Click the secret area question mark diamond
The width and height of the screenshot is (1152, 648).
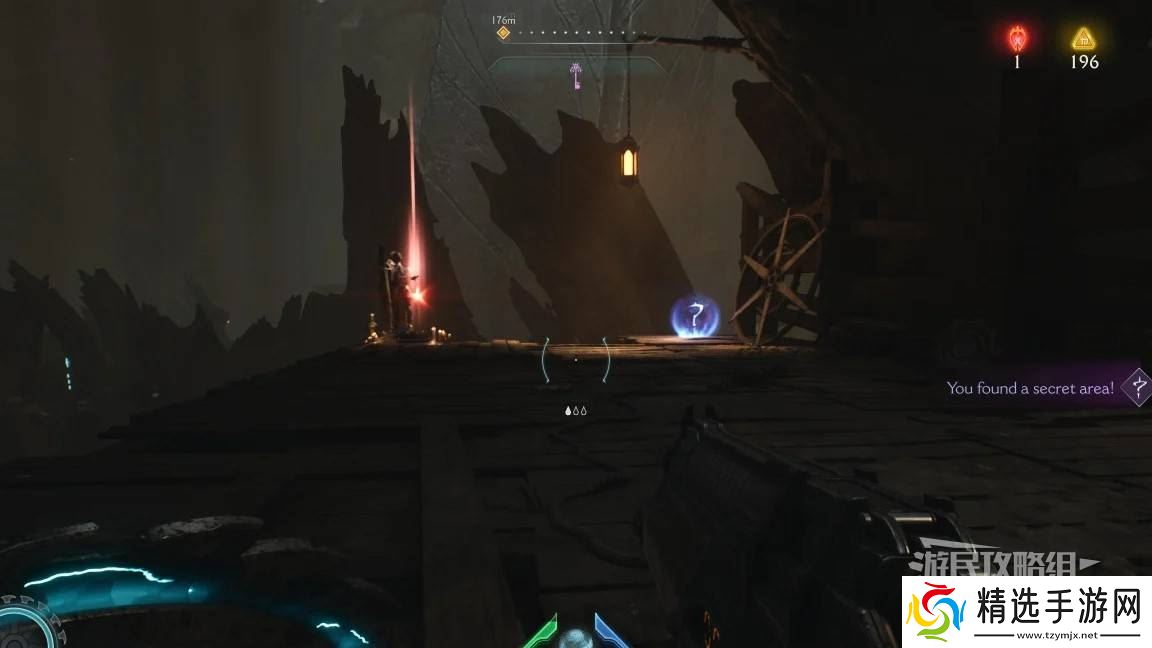pyautogui.click(x=1137, y=386)
